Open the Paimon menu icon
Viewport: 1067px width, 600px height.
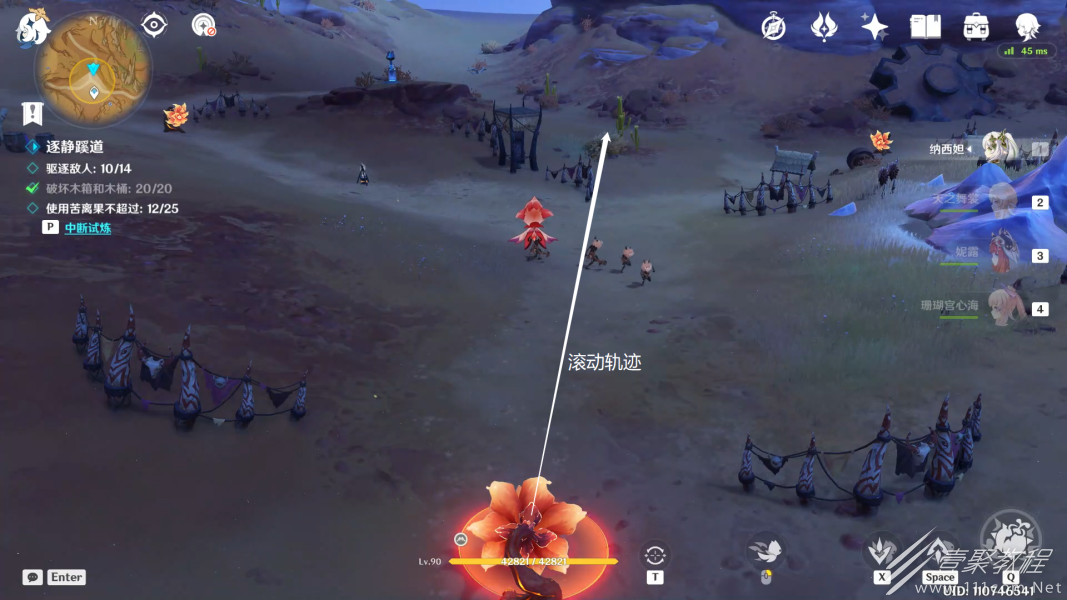(x=31, y=27)
